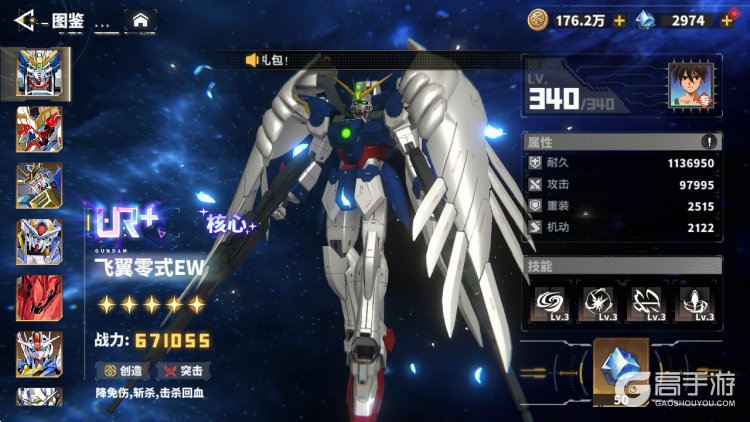Open the 核心 core badge
Viewport: 750px width, 422px height.
point(229,223)
